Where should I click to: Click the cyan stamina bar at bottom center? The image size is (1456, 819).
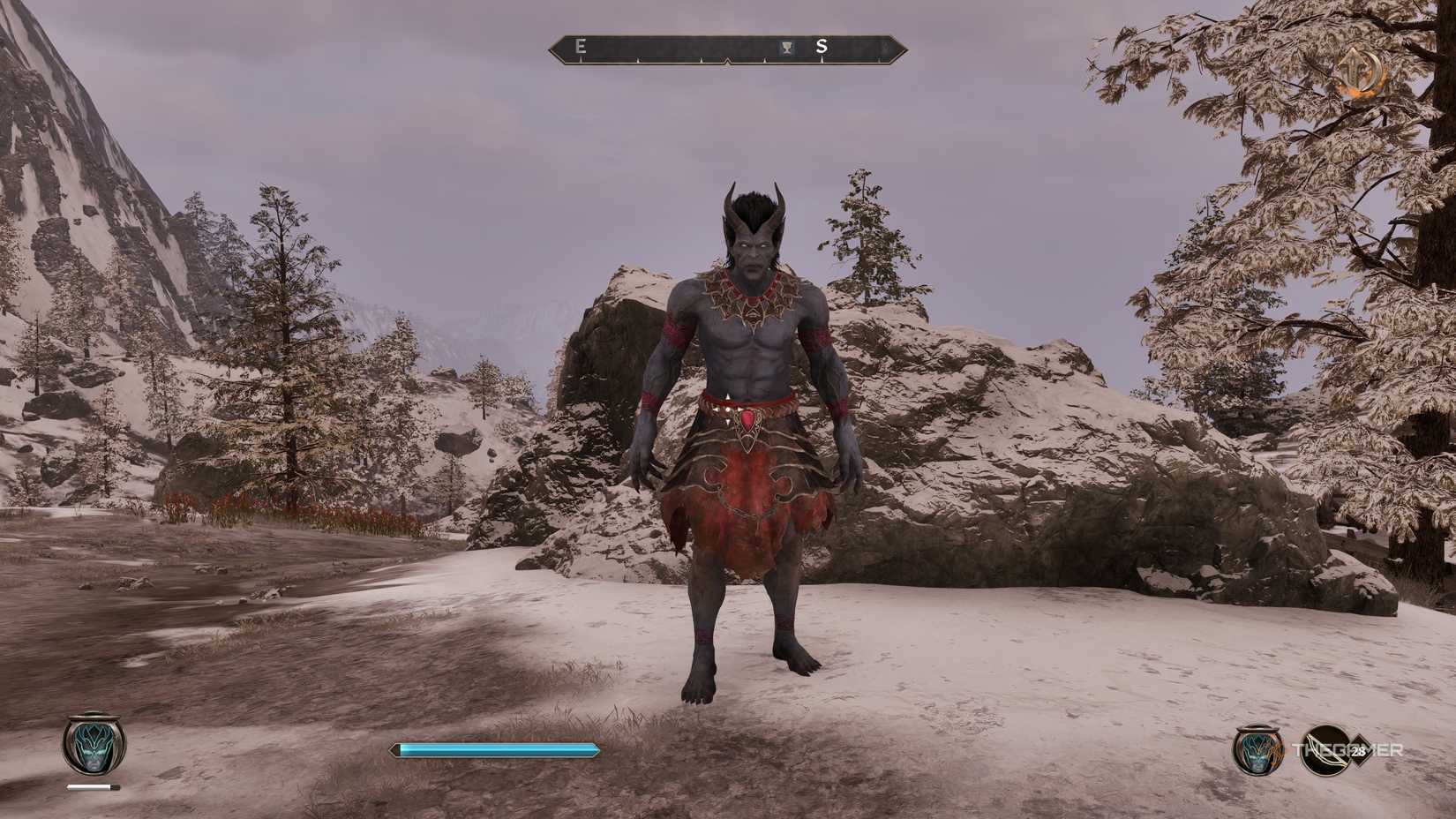[x=494, y=749]
